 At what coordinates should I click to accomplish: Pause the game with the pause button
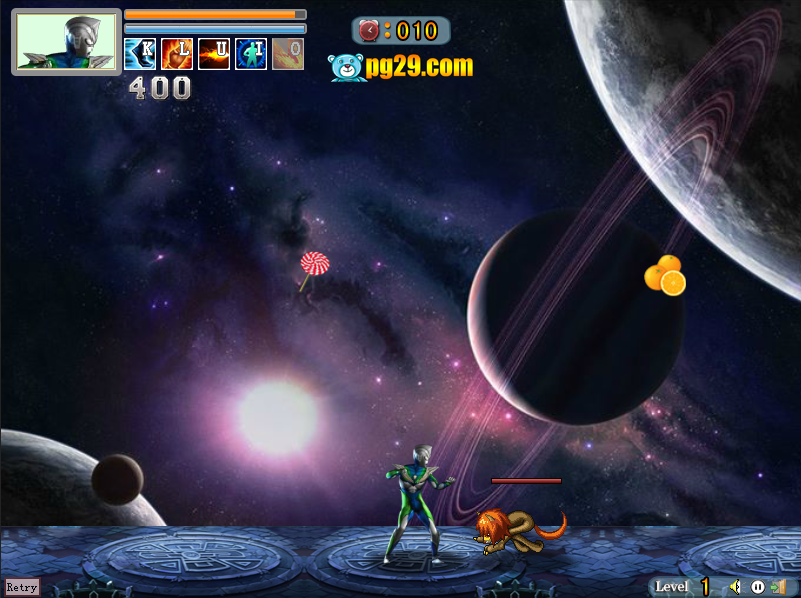758,587
